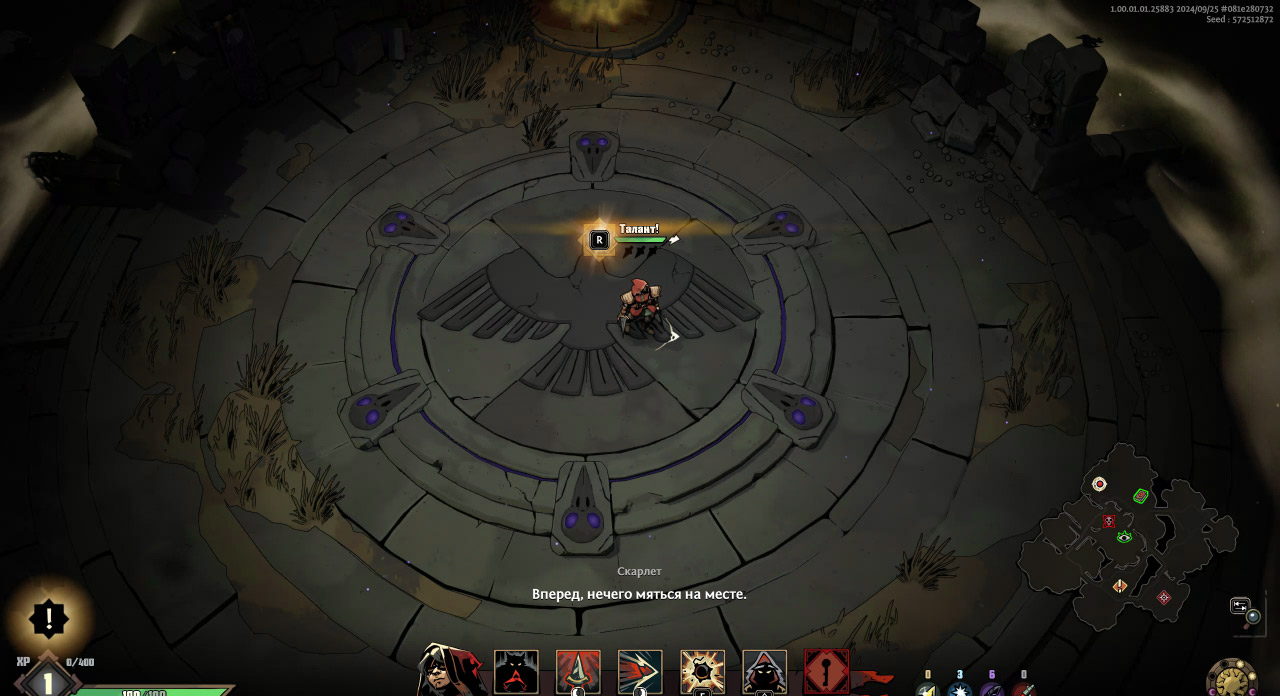Image resolution: width=1280 pixels, height=696 pixels.
Task: Select the red skull marker on minimap
Action: 1109,521
